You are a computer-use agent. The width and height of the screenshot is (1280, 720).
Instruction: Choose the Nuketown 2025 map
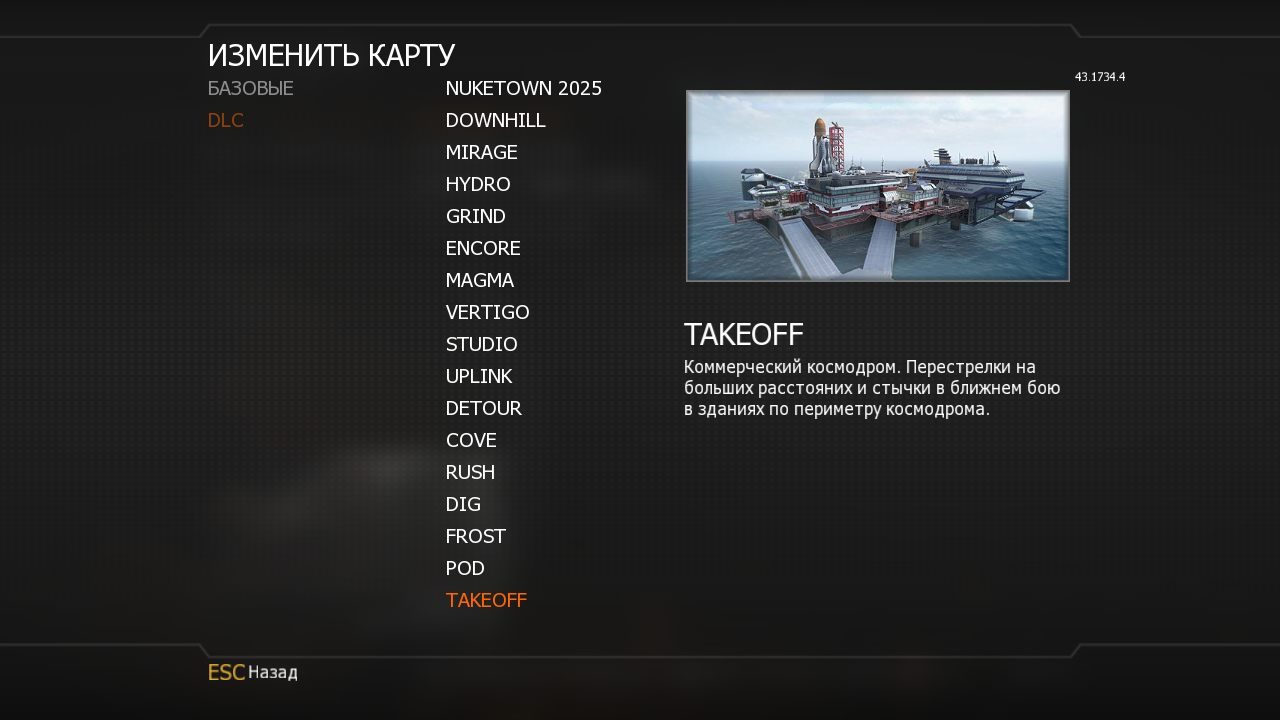[x=523, y=89]
